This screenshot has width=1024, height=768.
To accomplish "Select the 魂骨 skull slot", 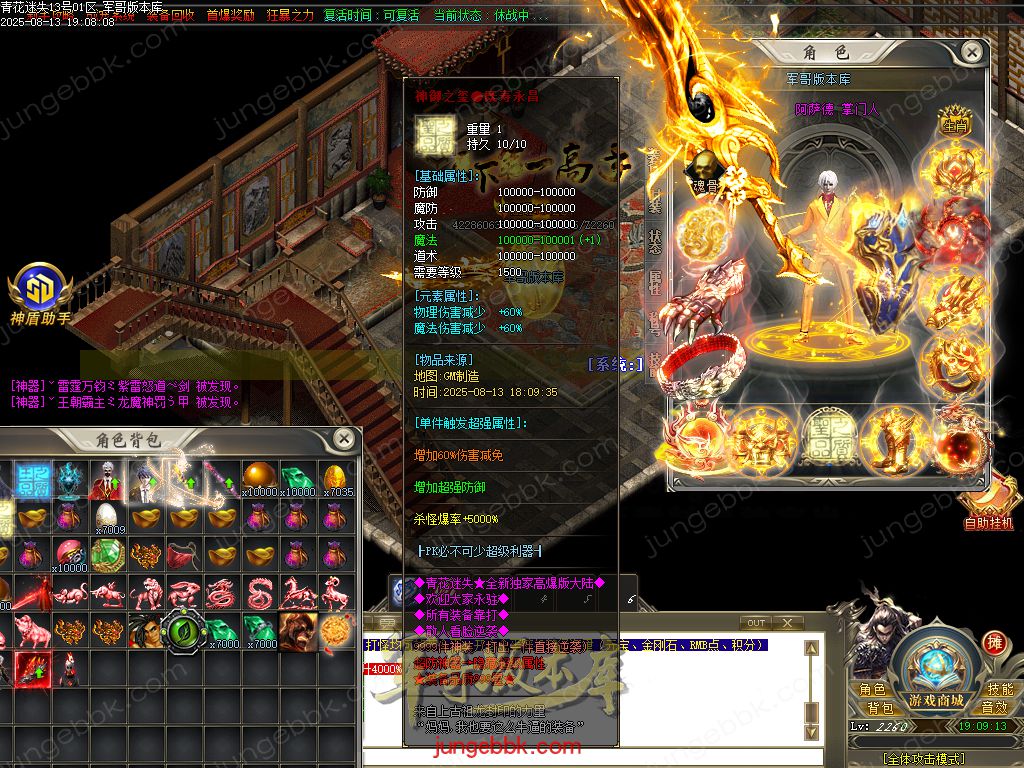I will pyautogui.click(x=706, y=171).
